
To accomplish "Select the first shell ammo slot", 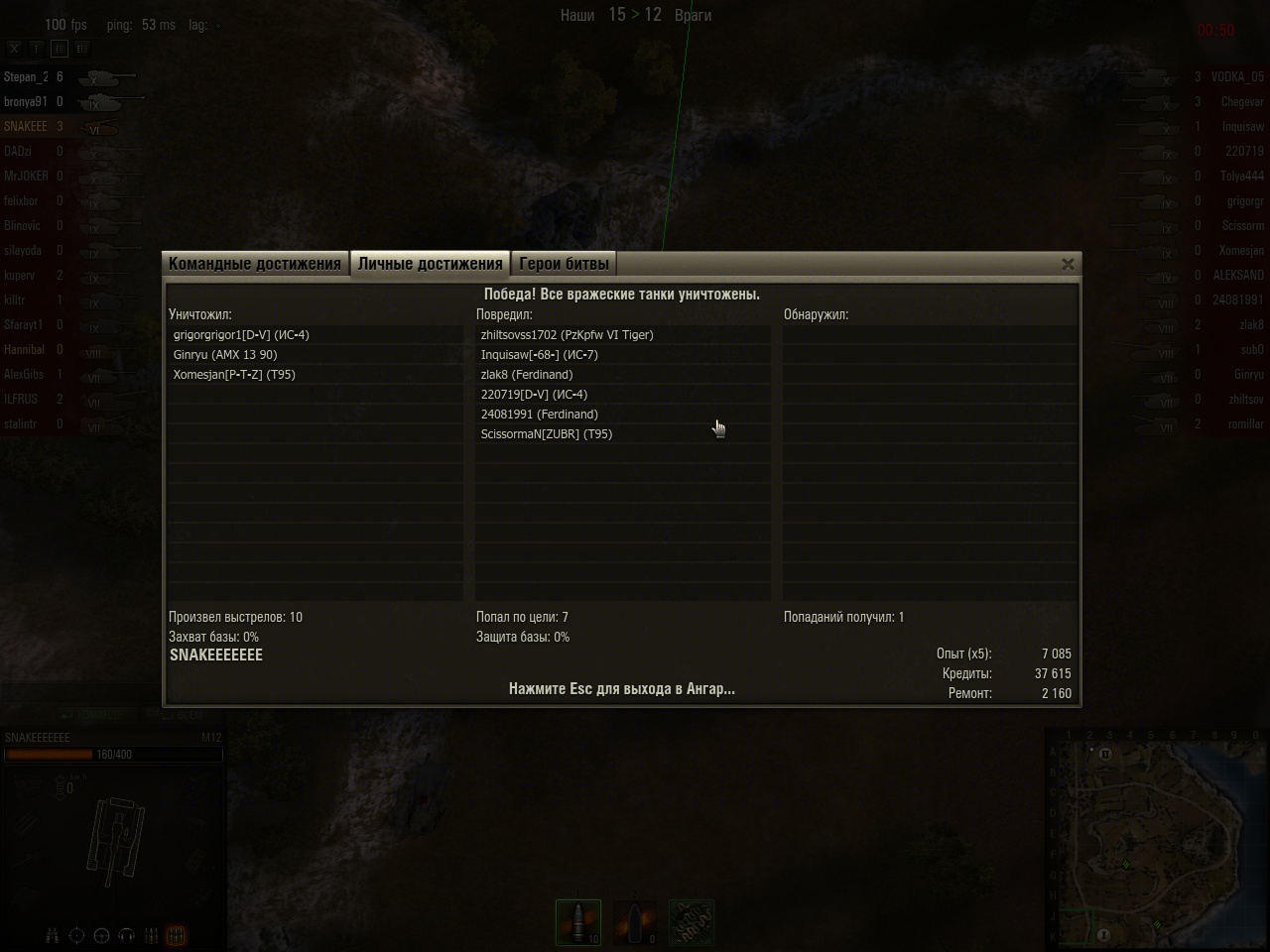I will point(578,922).
